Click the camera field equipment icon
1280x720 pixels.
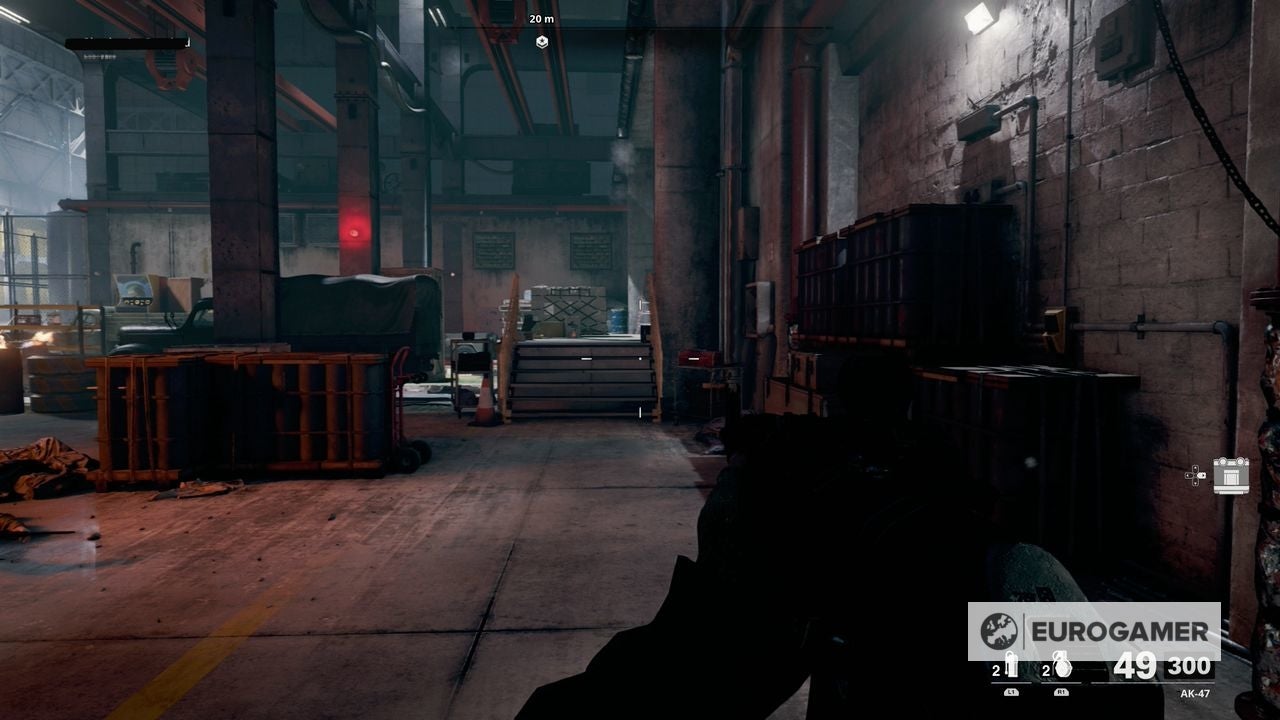(1232, 476)
